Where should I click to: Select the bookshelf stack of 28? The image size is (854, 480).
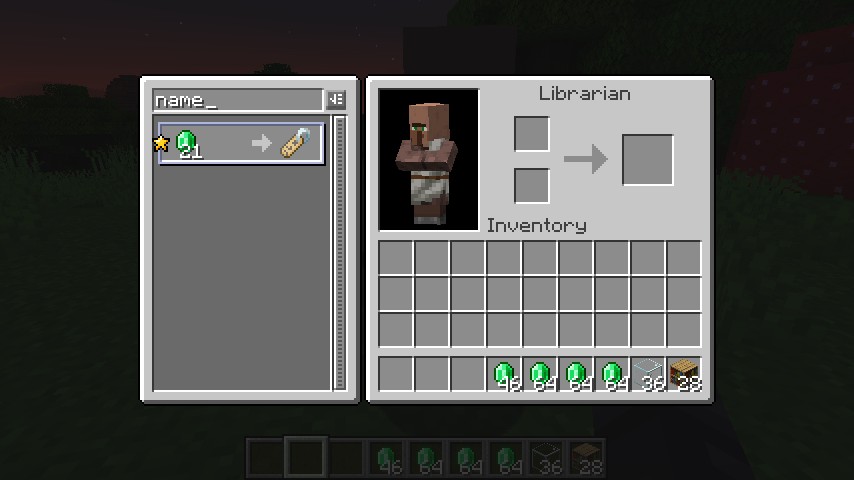[x=684, y=374]
